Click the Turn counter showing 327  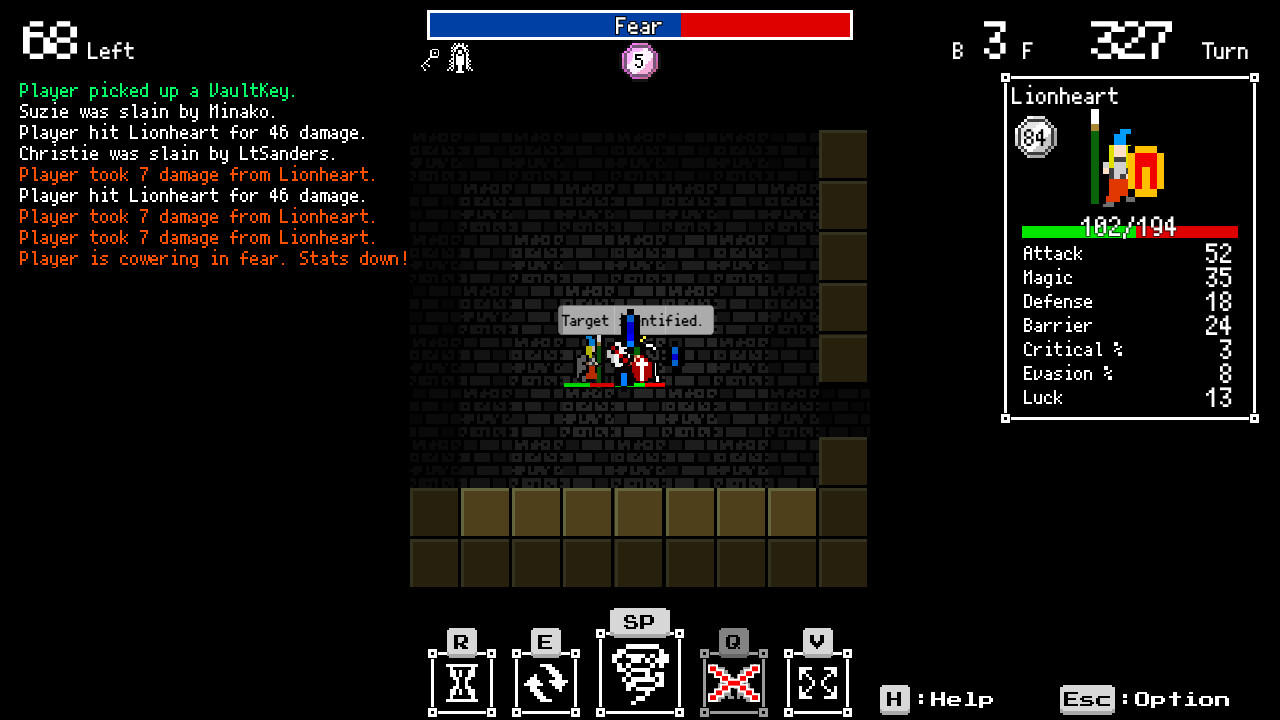pyautogui.click(x=1131, y=40)
